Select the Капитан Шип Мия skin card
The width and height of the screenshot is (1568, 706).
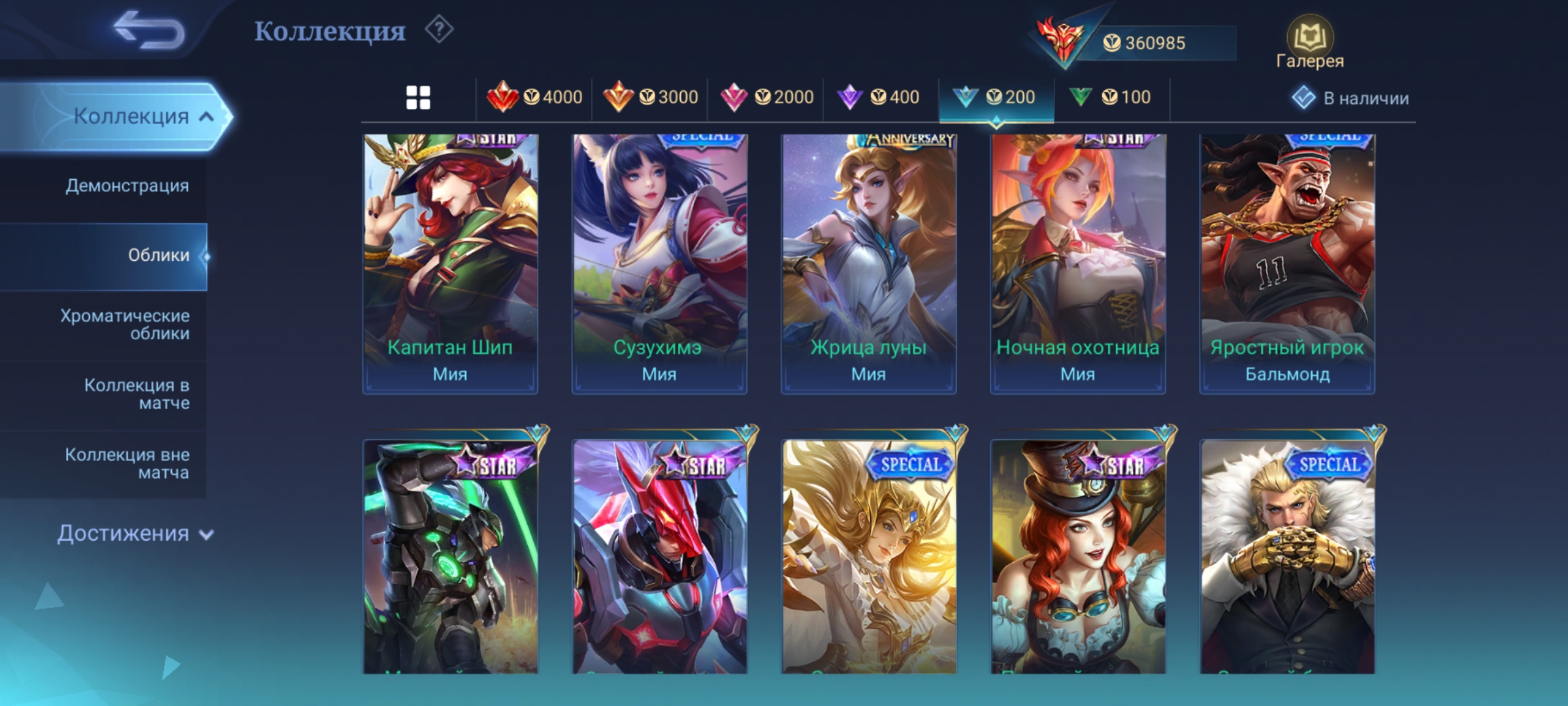click(450, 263)
